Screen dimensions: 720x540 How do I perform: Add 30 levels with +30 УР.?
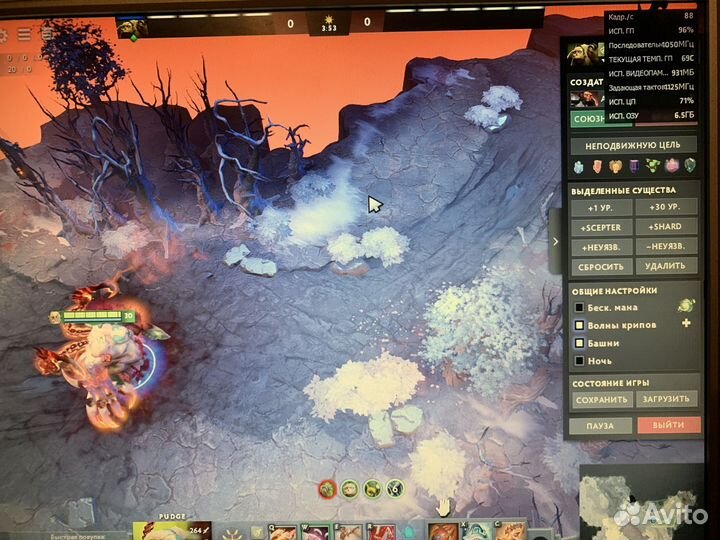click(664, 208)
